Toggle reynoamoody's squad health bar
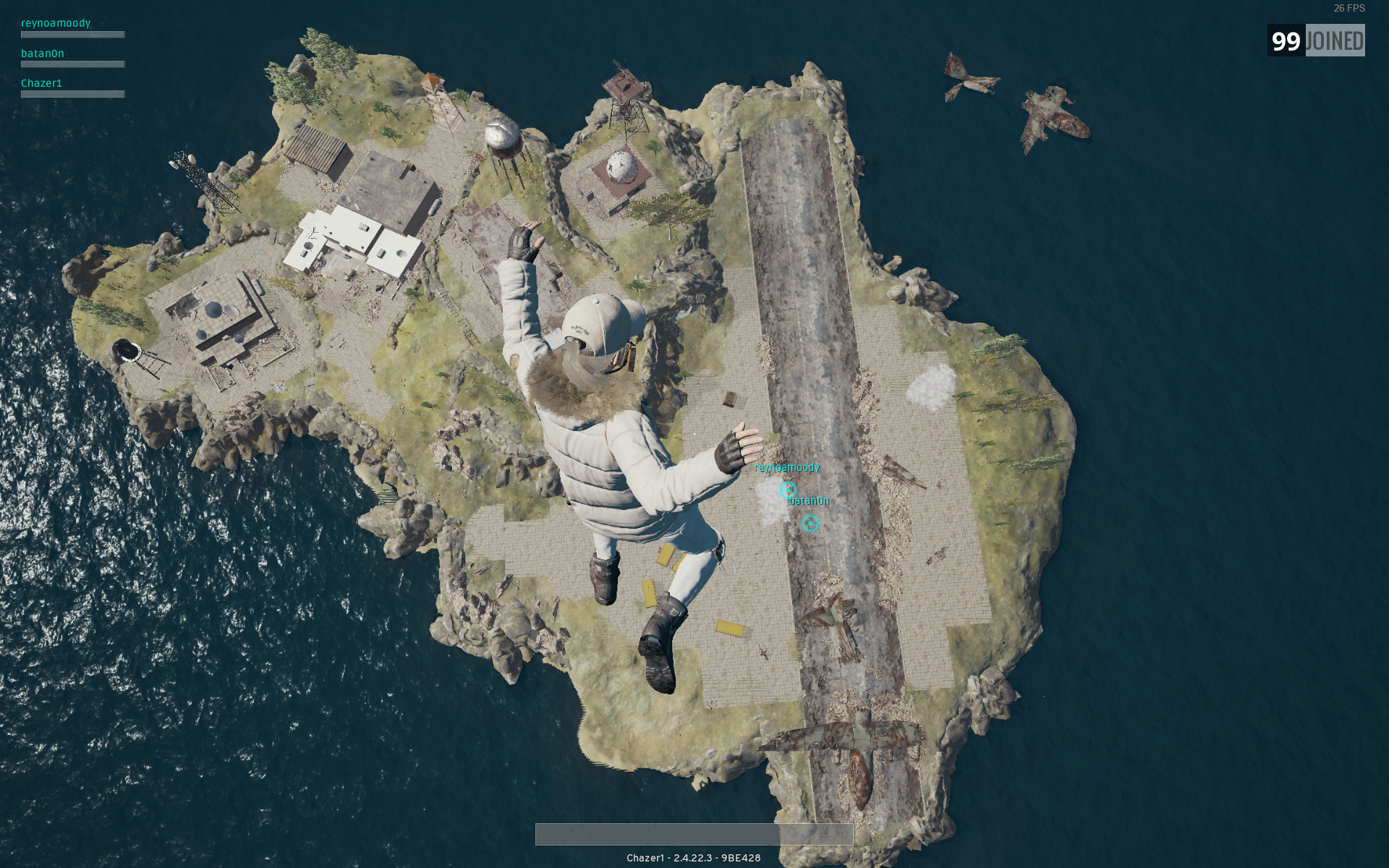The width and height of the screenshot is (1389, 868). pos(72,34)
